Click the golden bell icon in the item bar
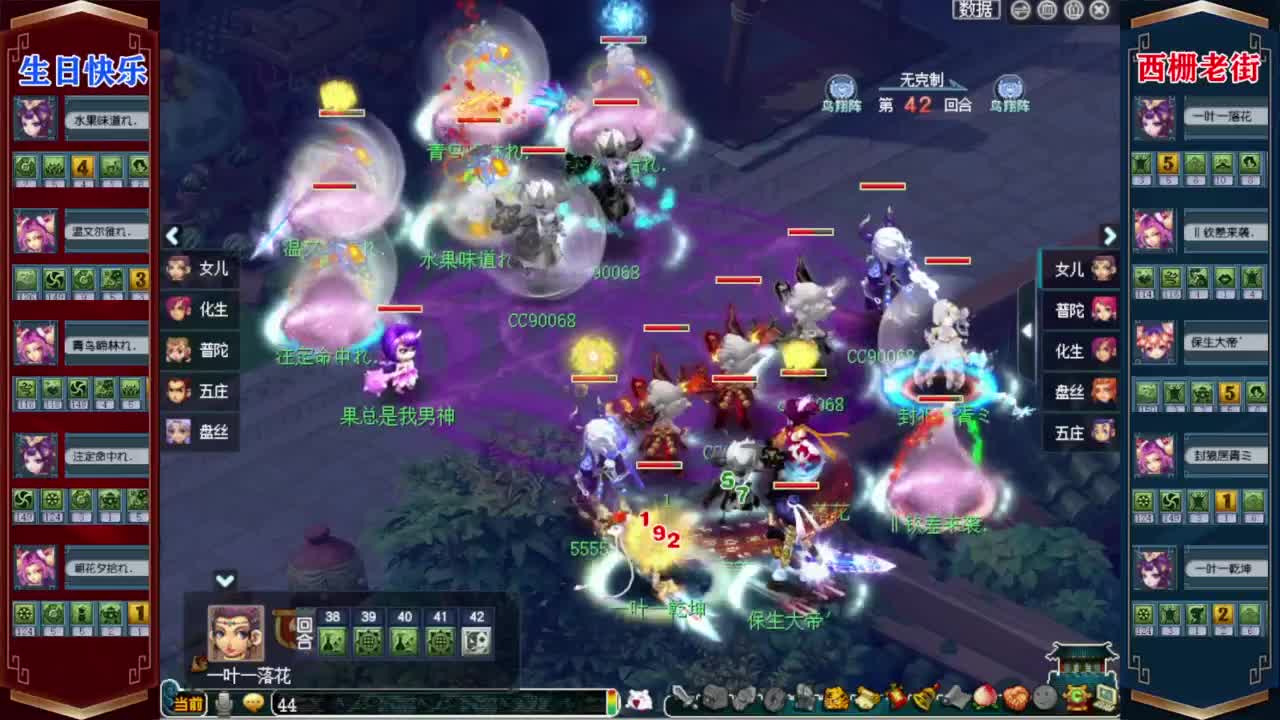Screen dimensions: 1280x720 point(923,702)
